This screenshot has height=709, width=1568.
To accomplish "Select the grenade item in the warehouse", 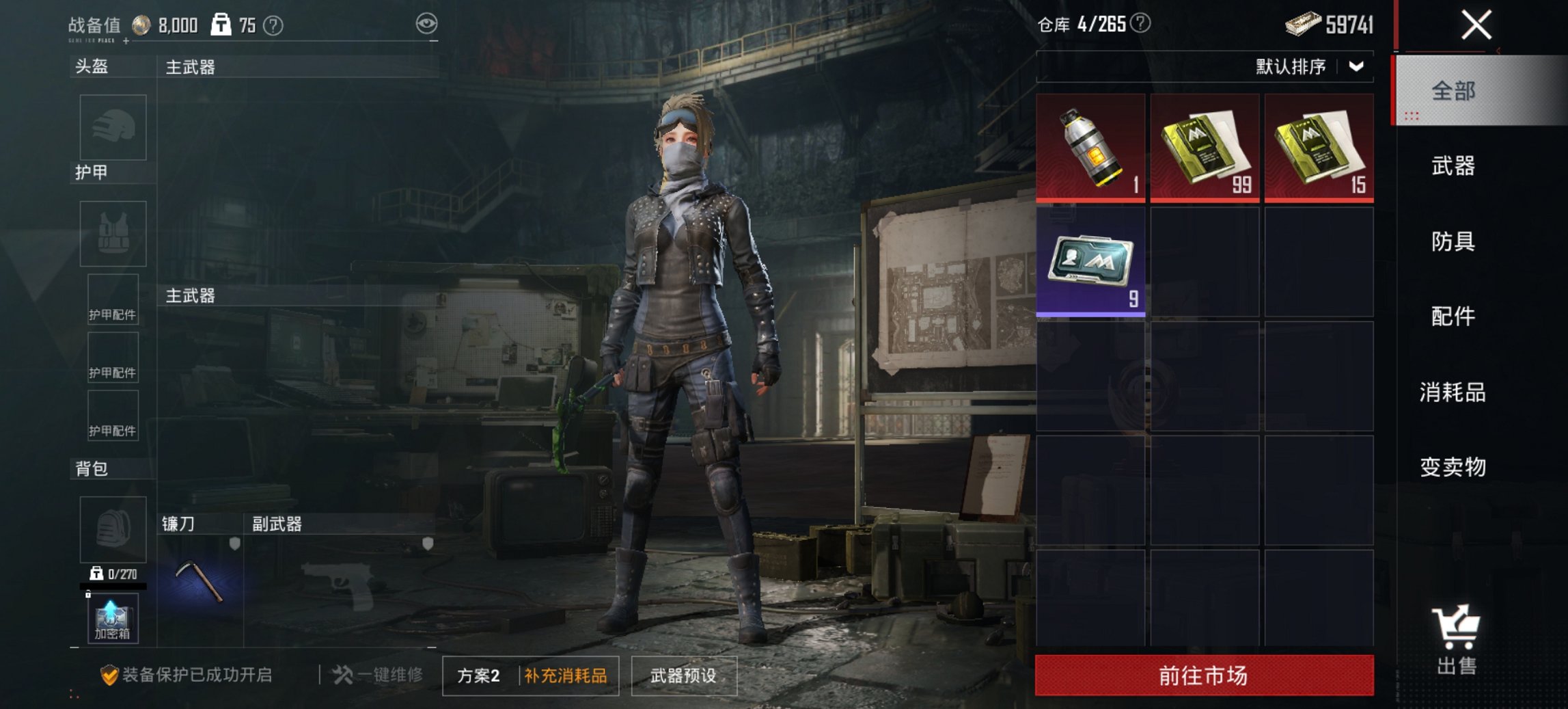I will [1091, 147].
